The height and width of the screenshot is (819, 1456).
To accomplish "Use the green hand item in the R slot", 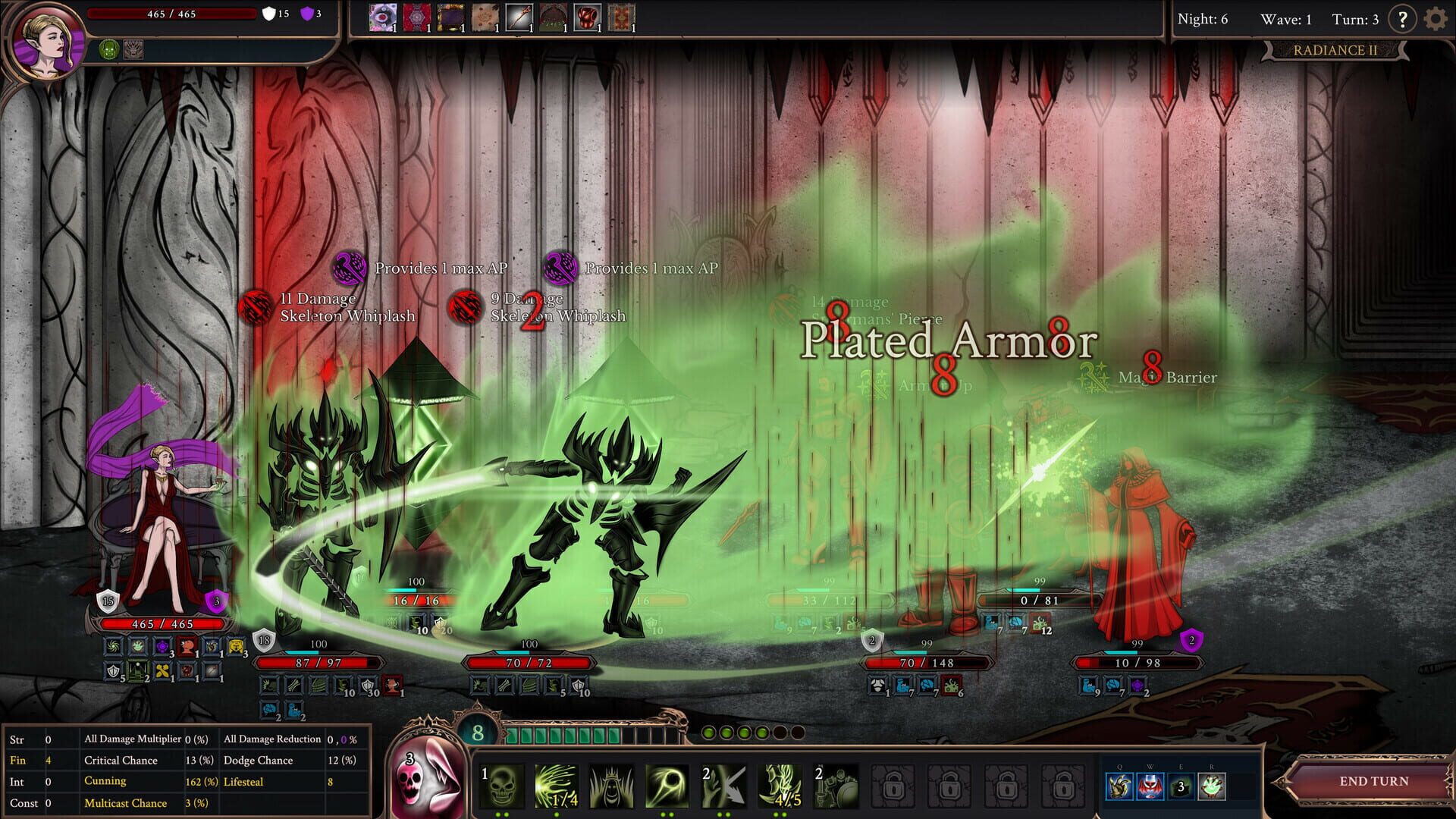I will coord(1212,787).
